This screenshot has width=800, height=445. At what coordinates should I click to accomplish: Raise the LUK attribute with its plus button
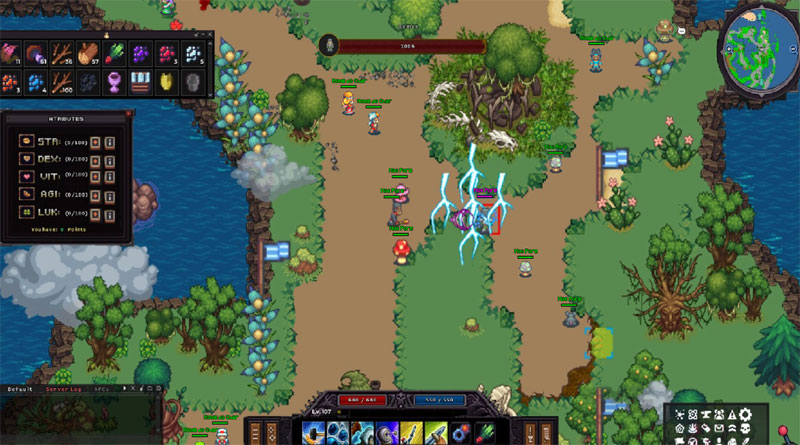coord(96,211)
